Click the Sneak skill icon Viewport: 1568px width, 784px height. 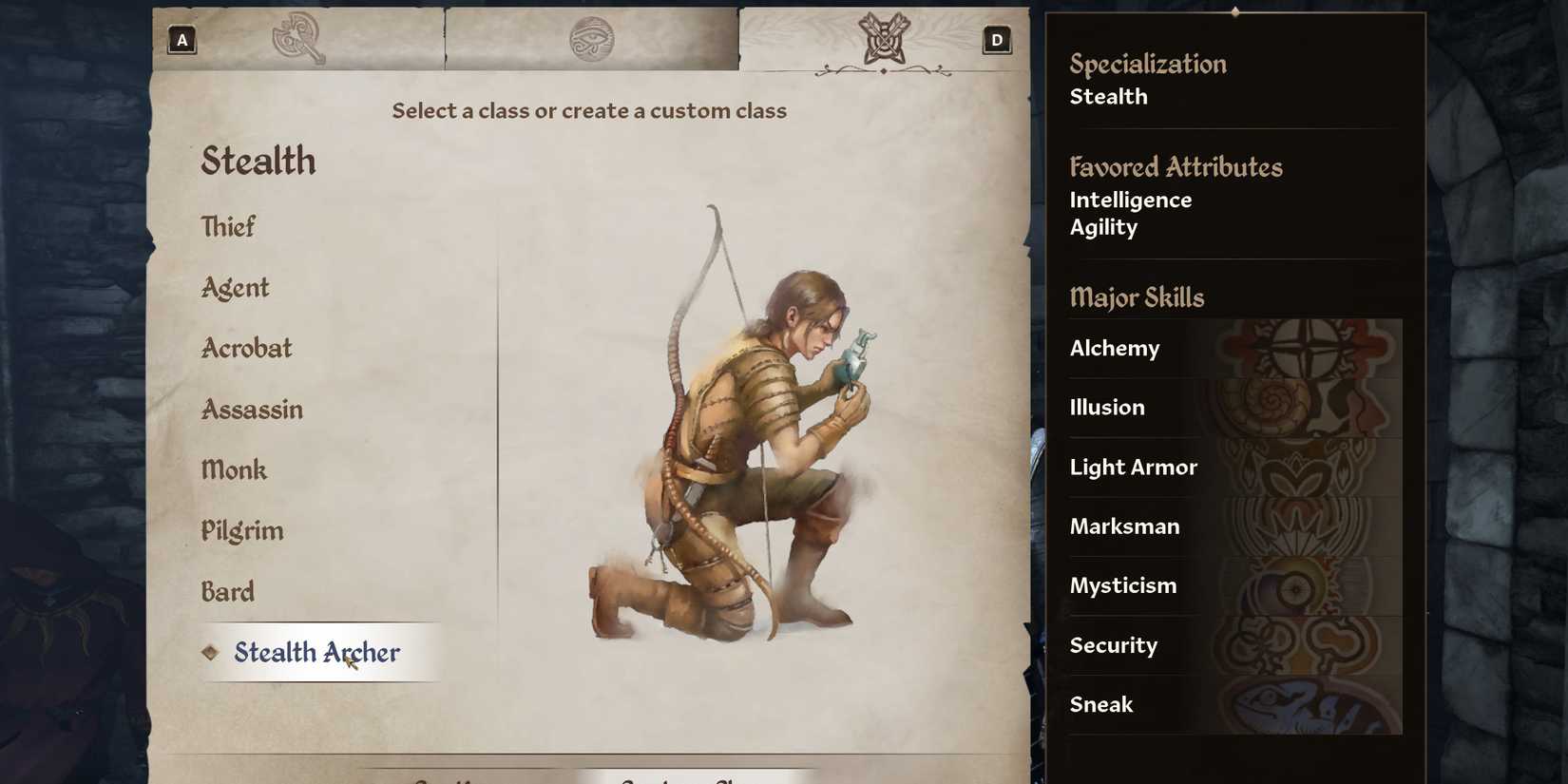click(x=1311, y=704)
